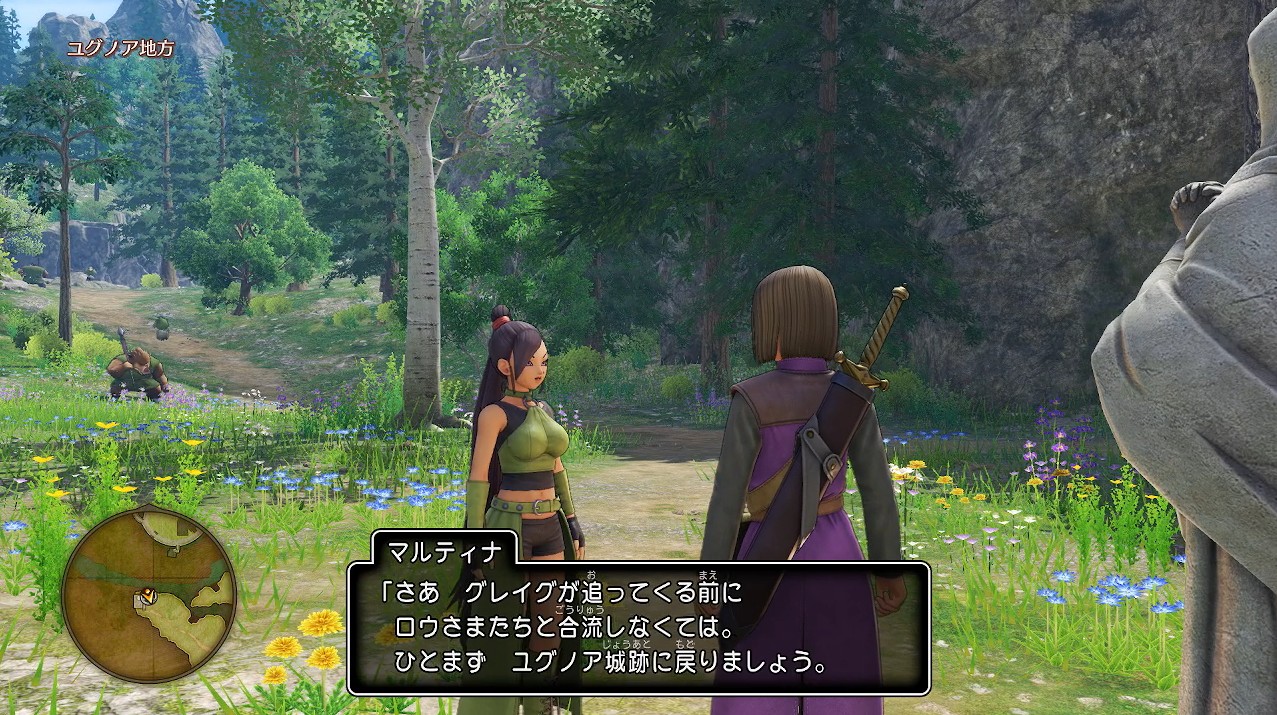1277x715 pixels.
Task: Click the player marker on the minimap
Action: (x=146, y=597)
